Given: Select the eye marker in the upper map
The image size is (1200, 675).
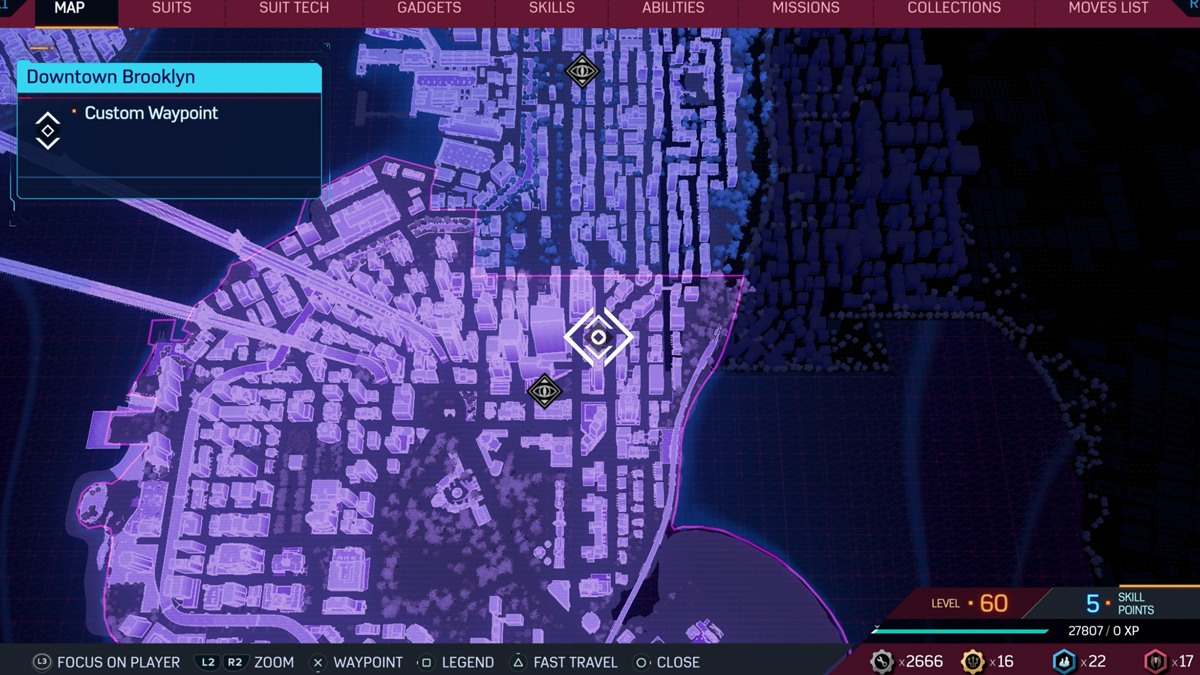Looking at the screenshot, I should pos(582,71).
